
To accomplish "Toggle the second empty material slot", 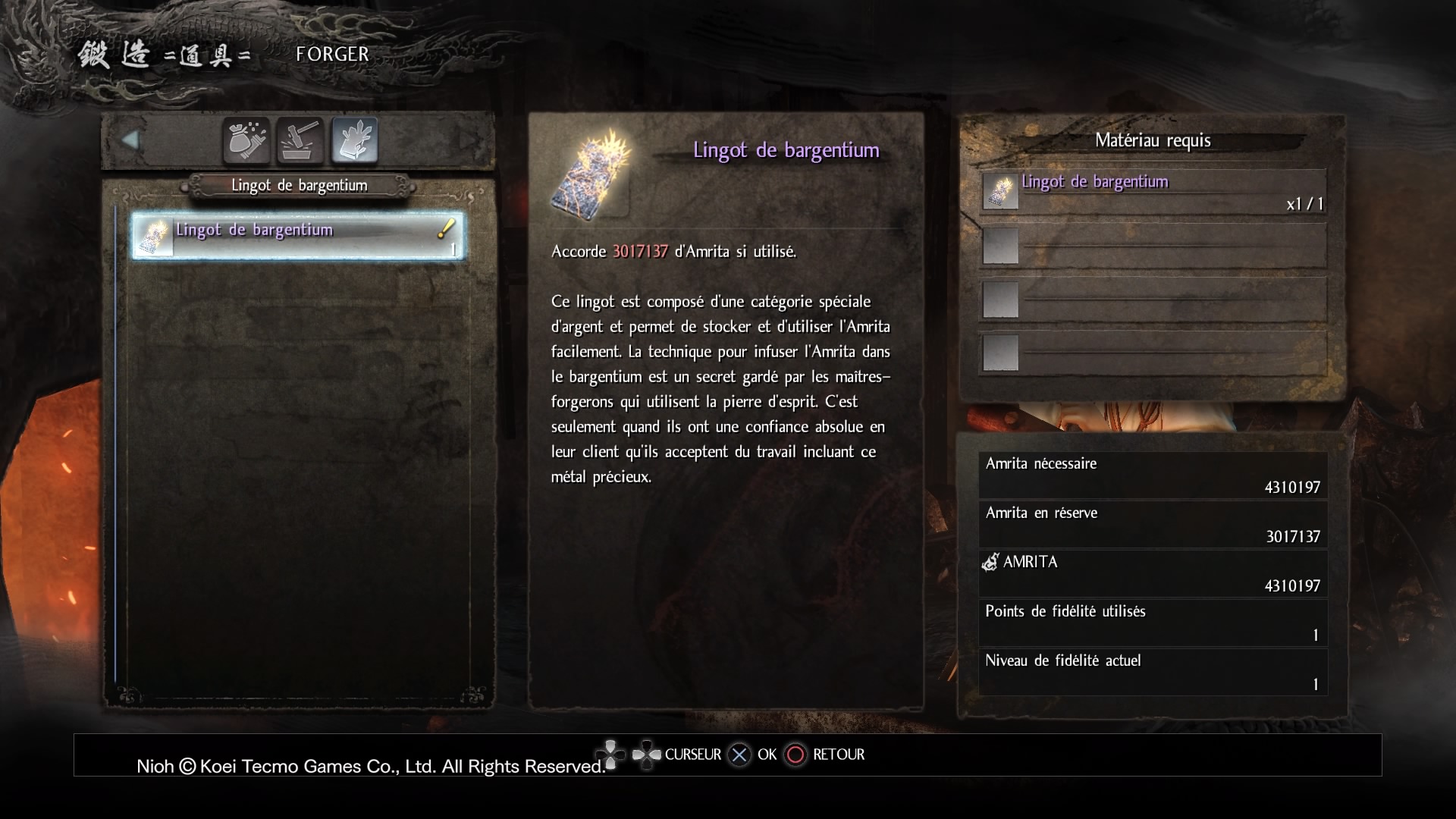I will coord(1000,300).
